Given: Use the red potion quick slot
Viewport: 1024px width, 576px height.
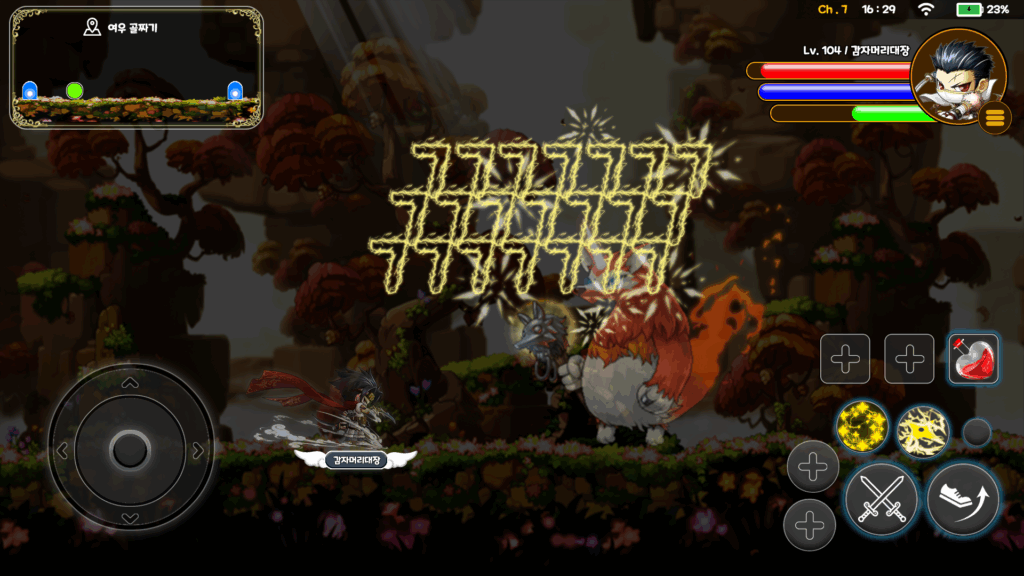Looking at the screenshot, I should [x=973, y=360].
